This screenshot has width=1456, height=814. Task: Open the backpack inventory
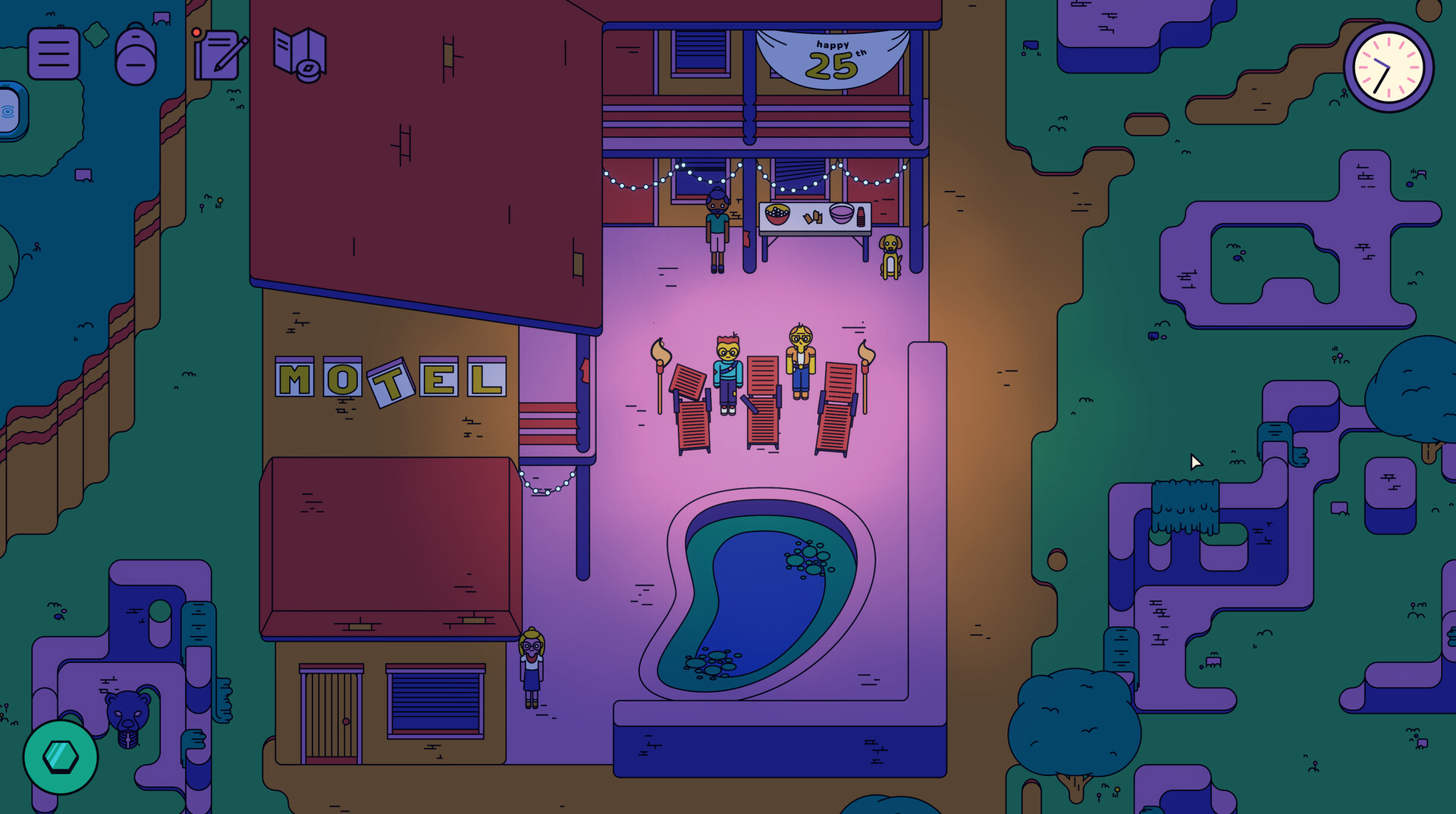[x=135, y=55]
